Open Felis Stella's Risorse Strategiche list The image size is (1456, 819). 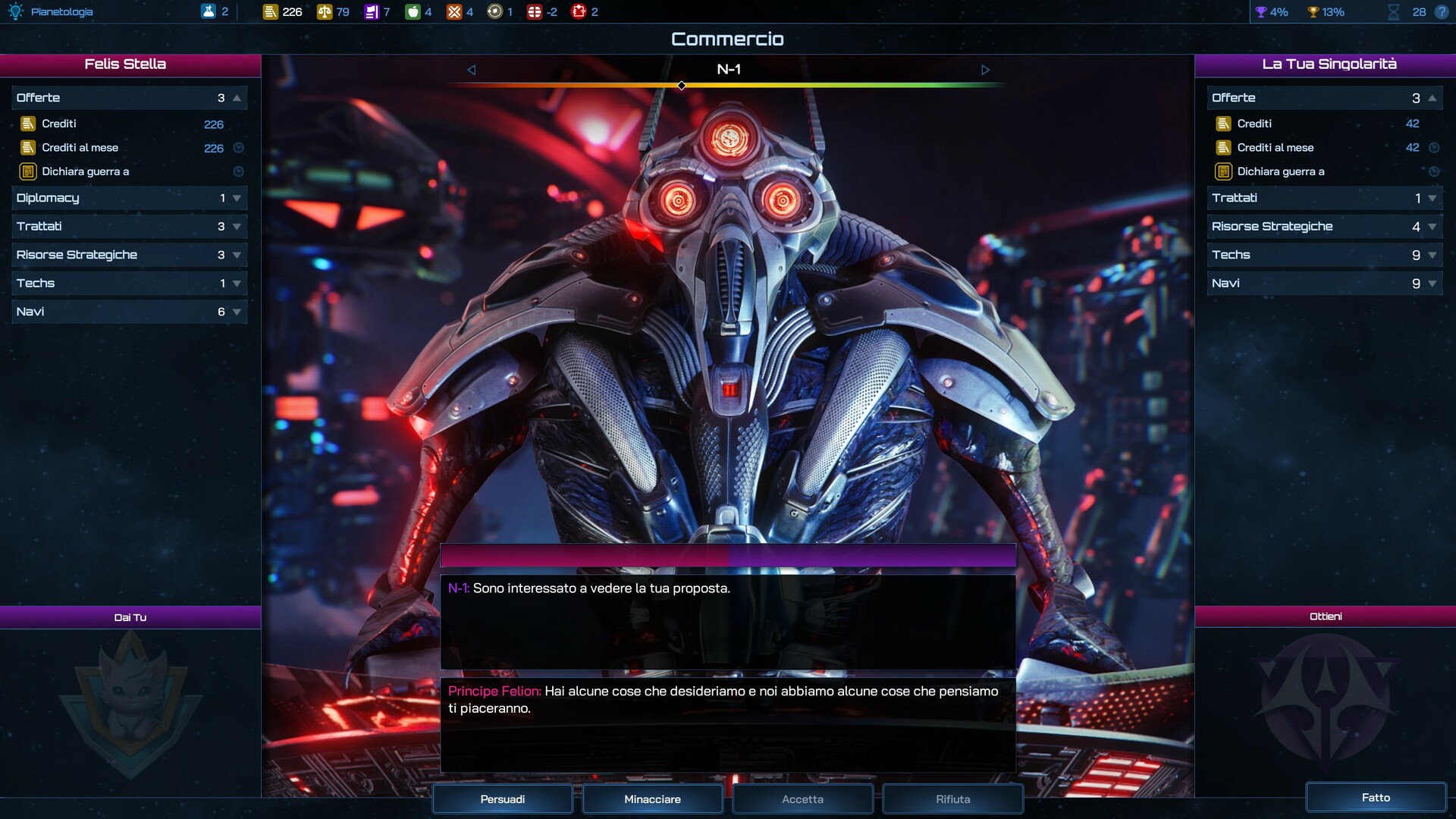click(x=129, y=255)
